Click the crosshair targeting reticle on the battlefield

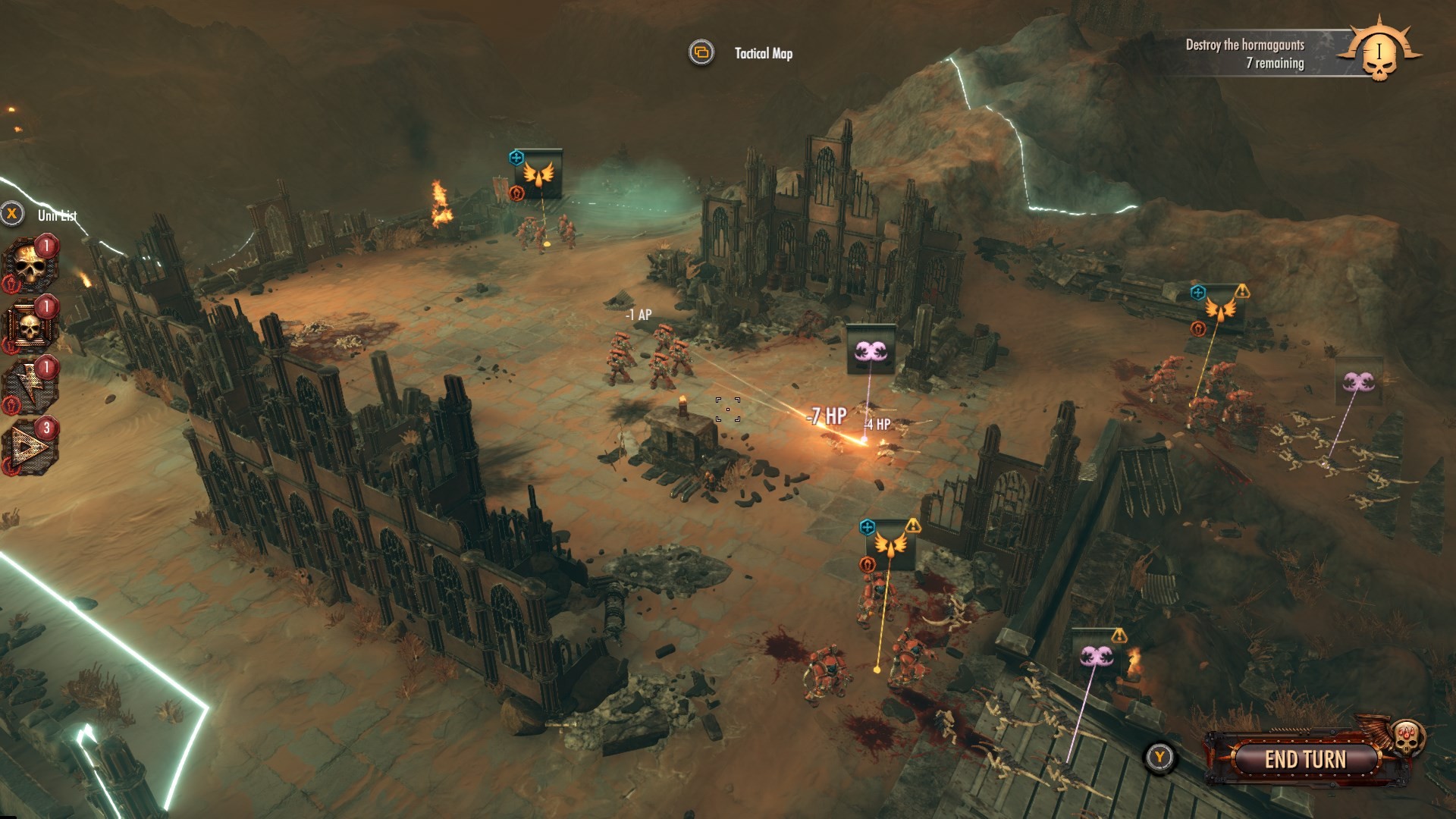(x=726, y=410)
